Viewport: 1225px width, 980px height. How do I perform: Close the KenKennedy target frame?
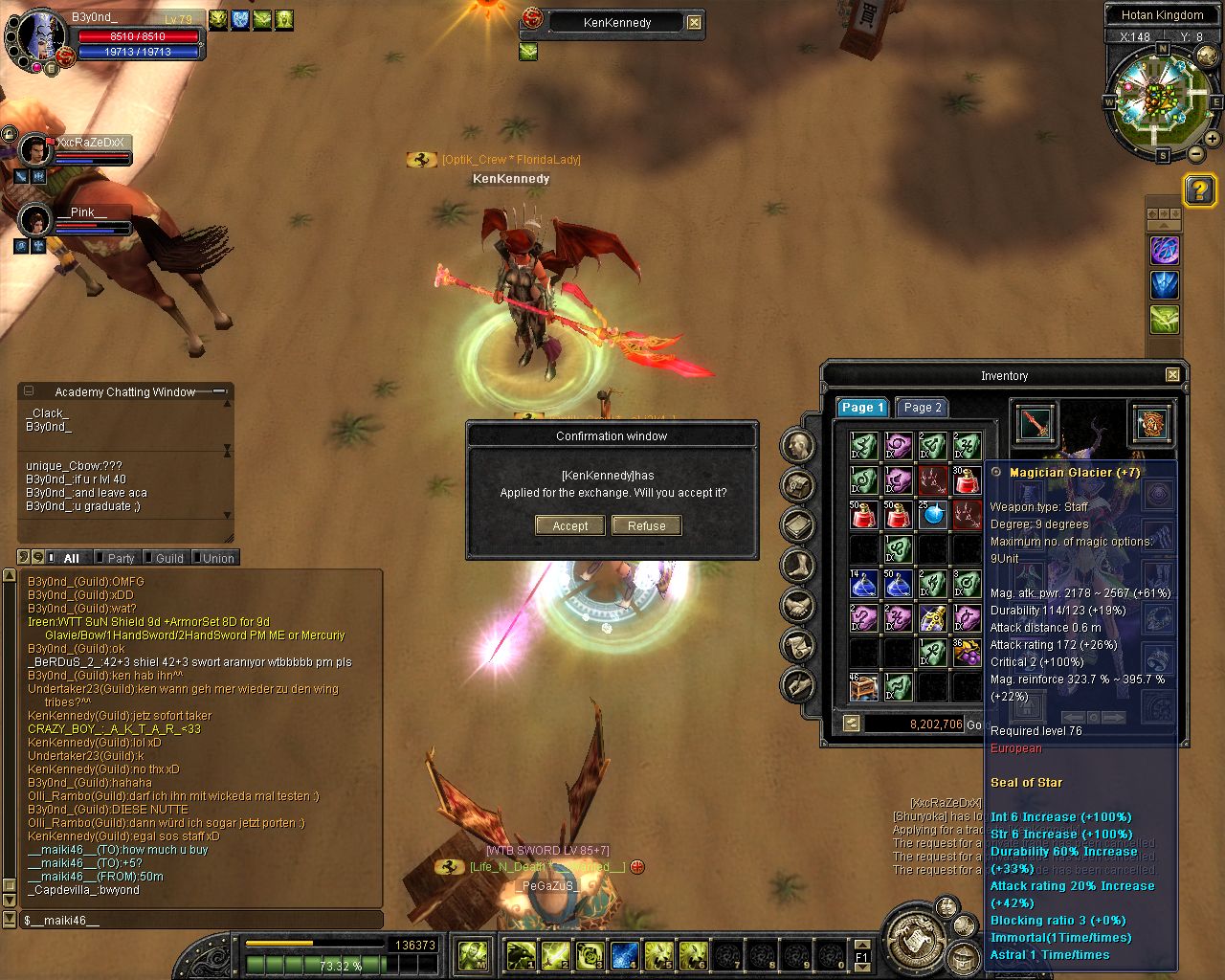[x=695, y=22]
